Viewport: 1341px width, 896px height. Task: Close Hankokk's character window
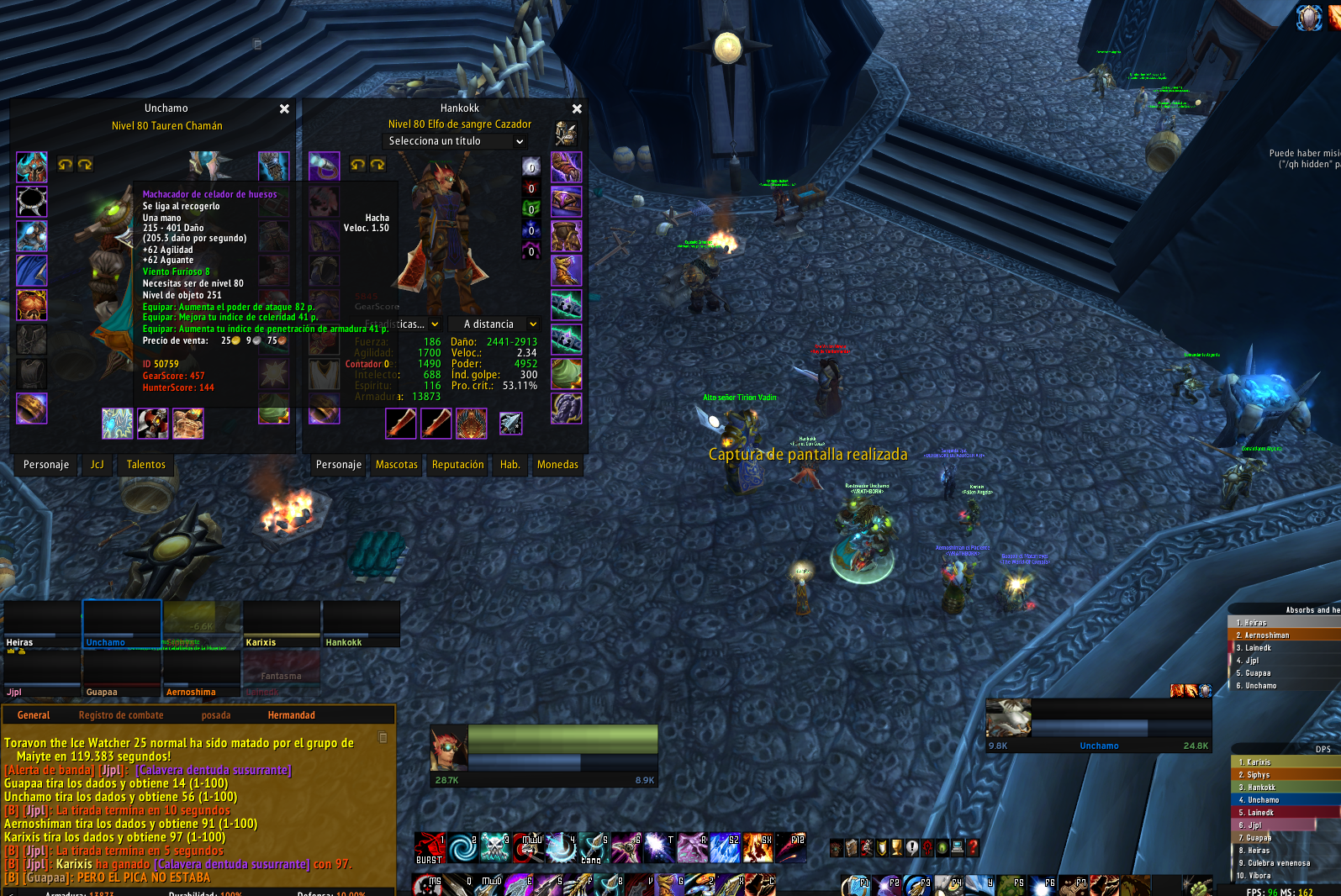coord(577,109)
